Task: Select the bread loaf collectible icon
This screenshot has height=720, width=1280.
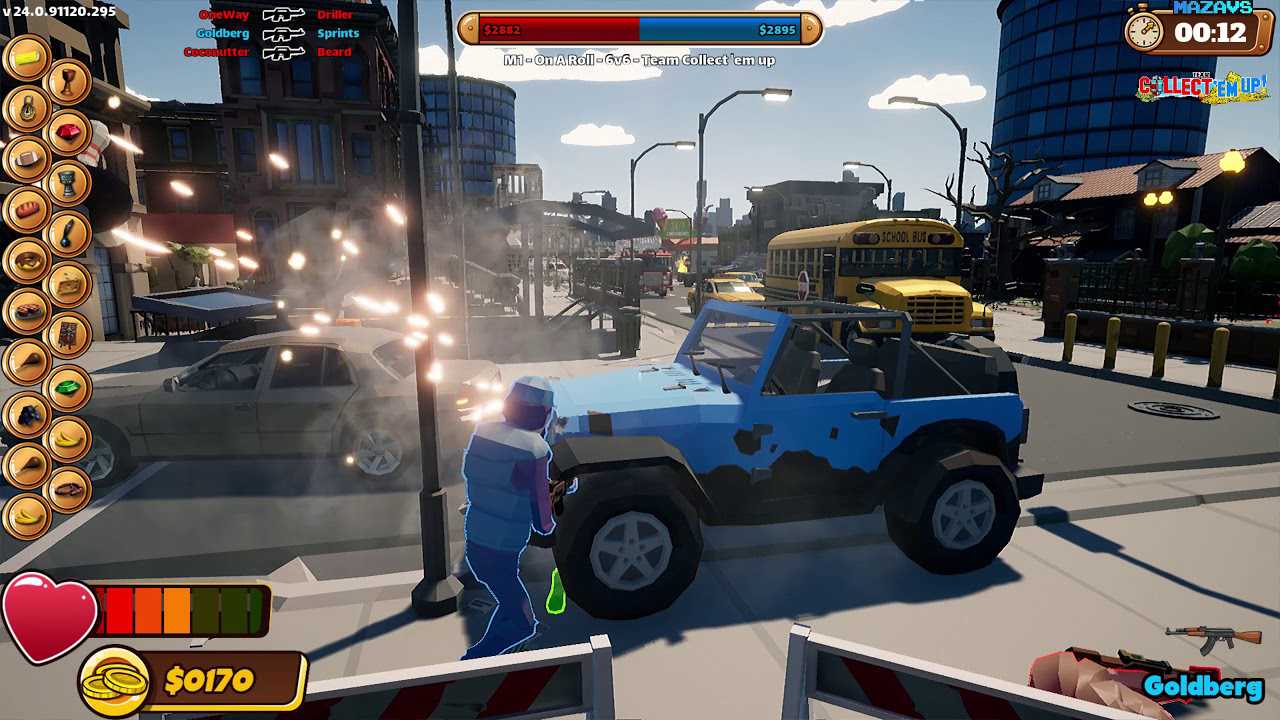Action: (27, 209)
